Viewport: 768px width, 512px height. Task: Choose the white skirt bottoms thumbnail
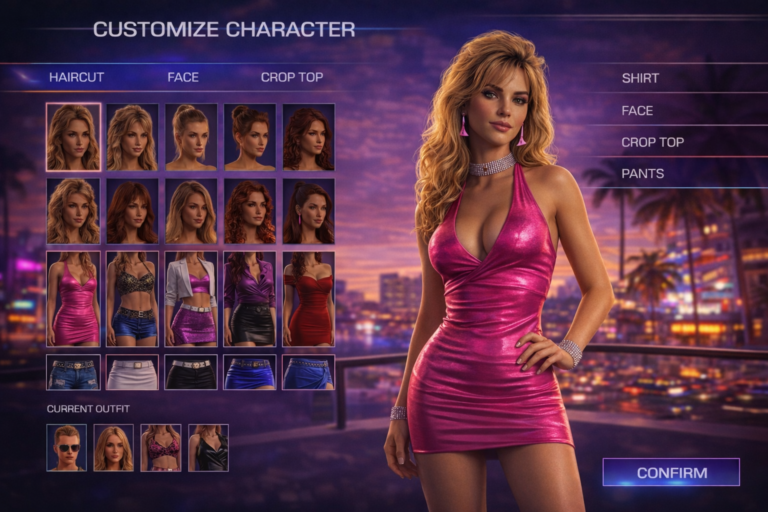click(132, 372)
